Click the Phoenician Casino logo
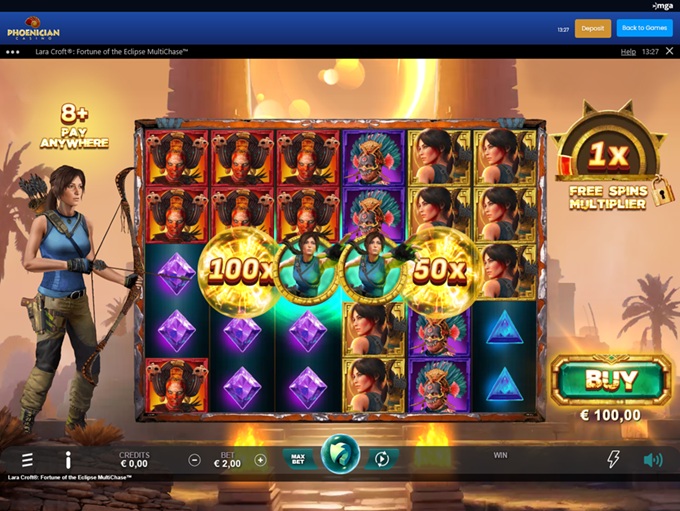The height and width of the screenshot is (511, 680). tap(35, 28)
